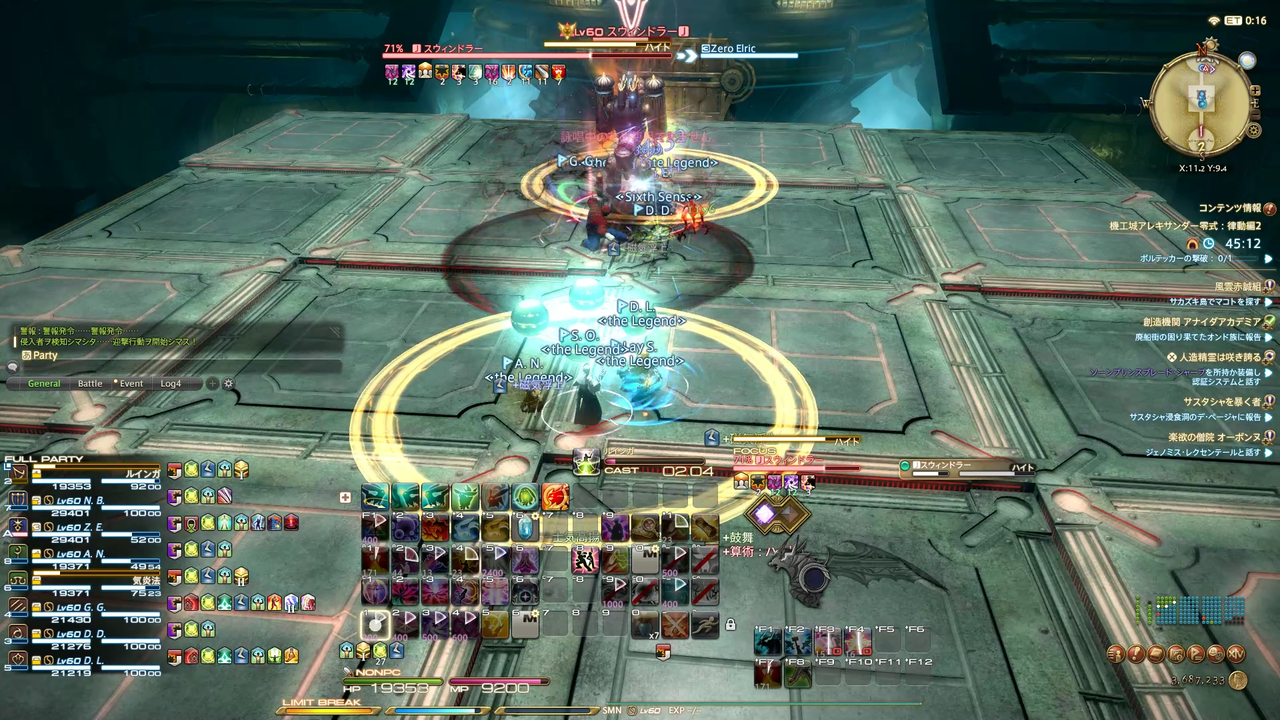
Task: Use the Sprint running-figure action
Action: click(703, 624)
